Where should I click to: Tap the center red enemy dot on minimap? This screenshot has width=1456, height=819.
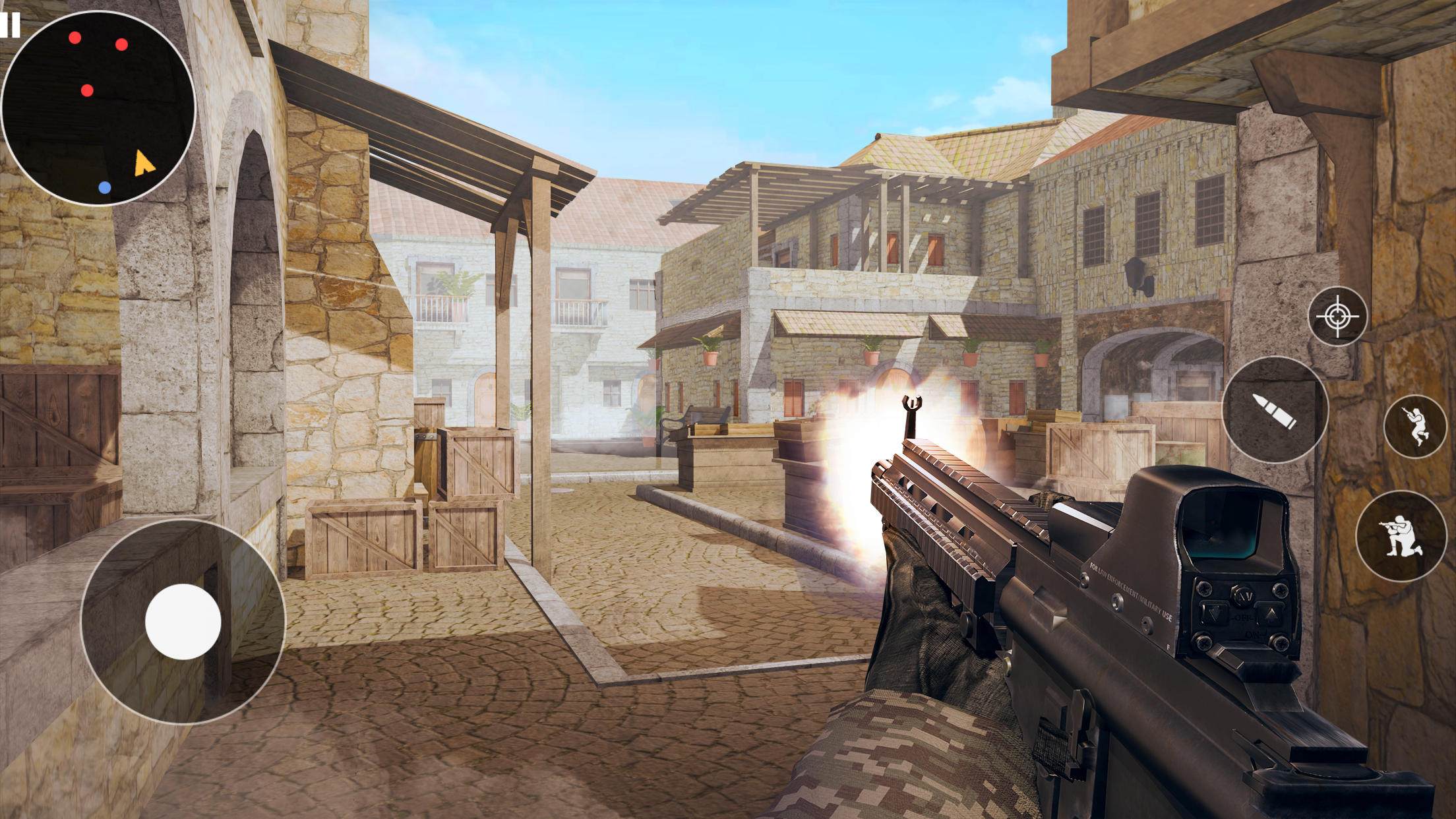tap(86, 90)
